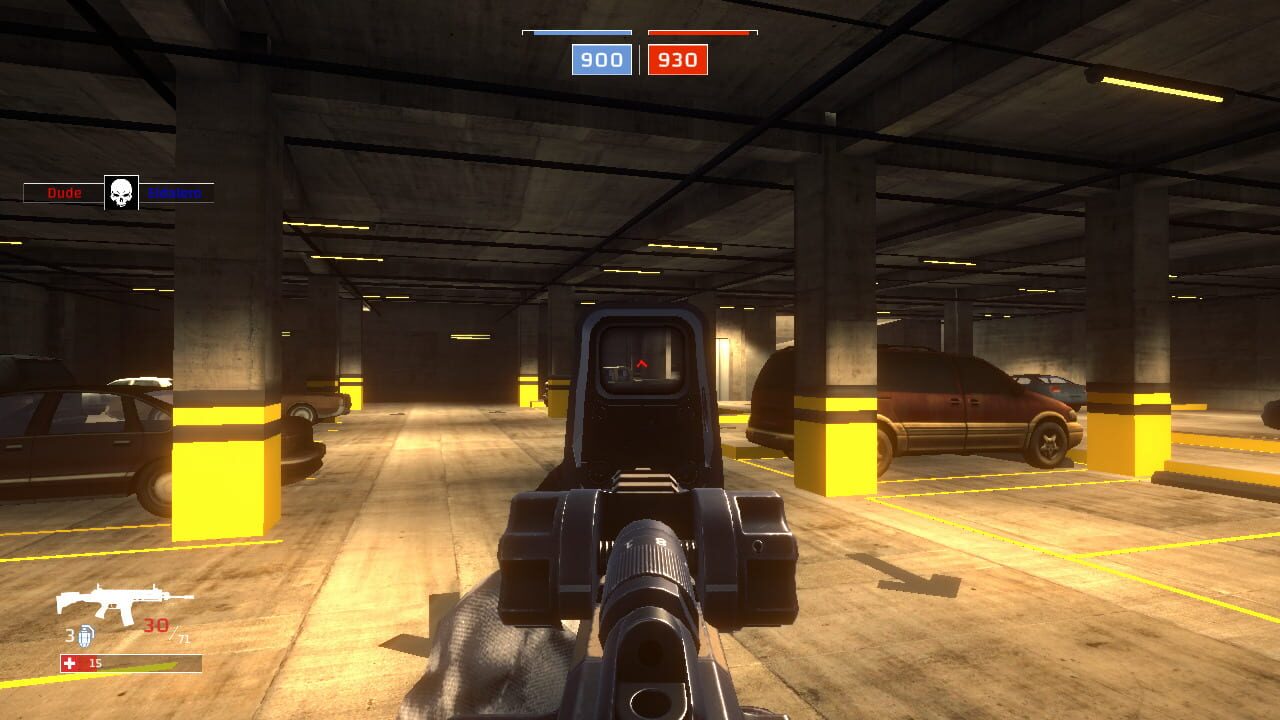The height and width of the screenshot is (720, 1280).
Task: Select the victim name Edelero in the killfeed
Action: 176,193
